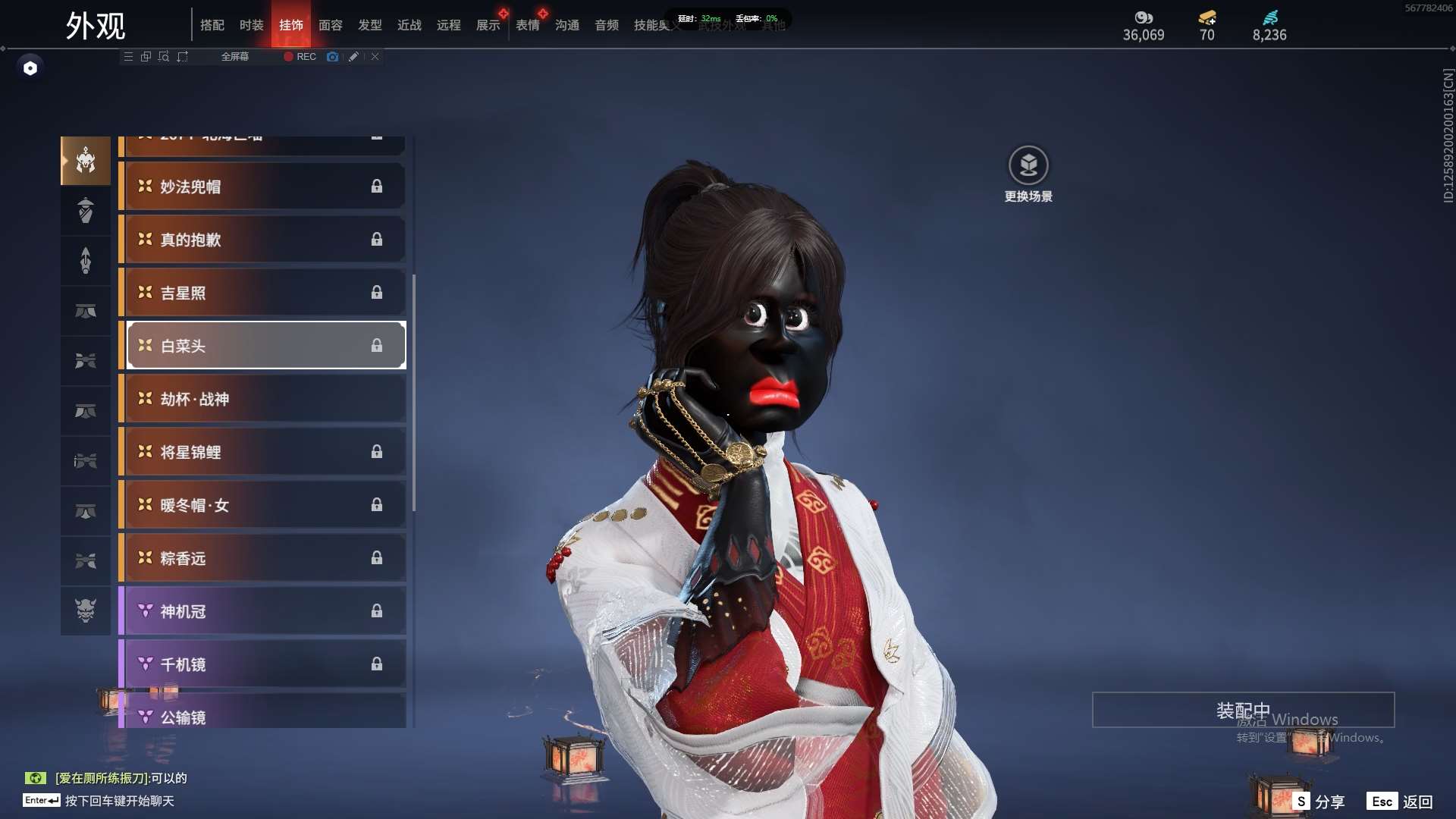Screen dimensions: 1456x819
Task: Switch to the 时装 tab
Action: pos(251,25)
